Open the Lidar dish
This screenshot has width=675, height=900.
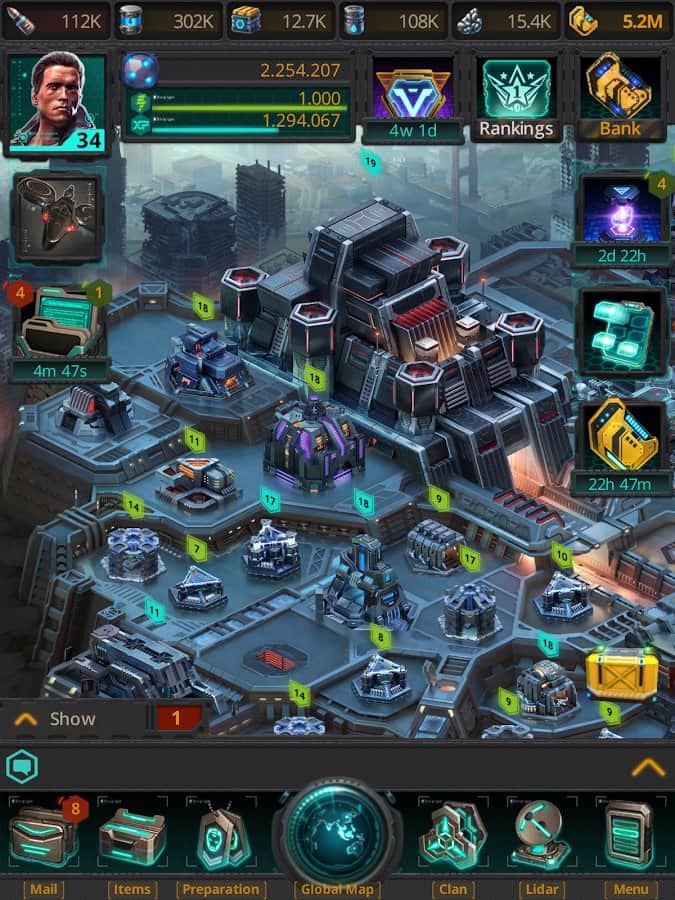pos(541,838)
